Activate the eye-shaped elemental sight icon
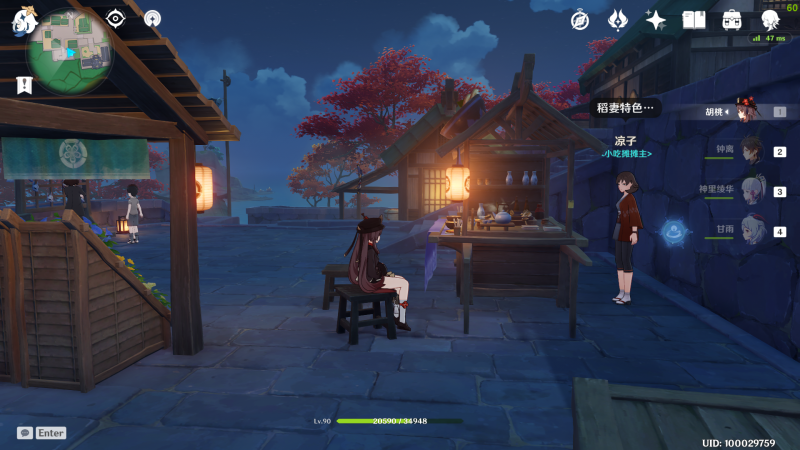Viewport: 800px width, 450px height. click(116, 18)
